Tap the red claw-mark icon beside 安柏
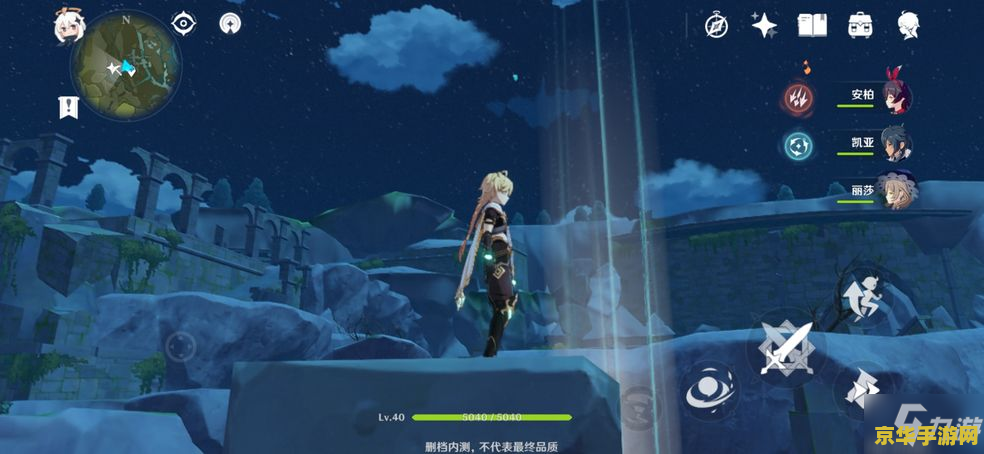Image resolution: width=984 pixels, height=454 pixels. click(797, 97)
